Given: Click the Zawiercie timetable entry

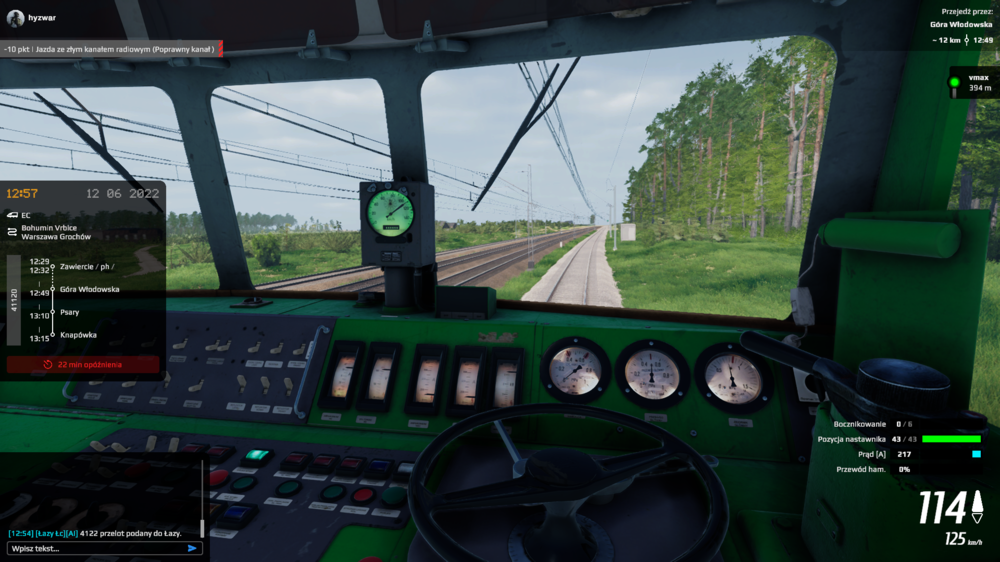Looking at the screenshot, I should pos(86,266).
